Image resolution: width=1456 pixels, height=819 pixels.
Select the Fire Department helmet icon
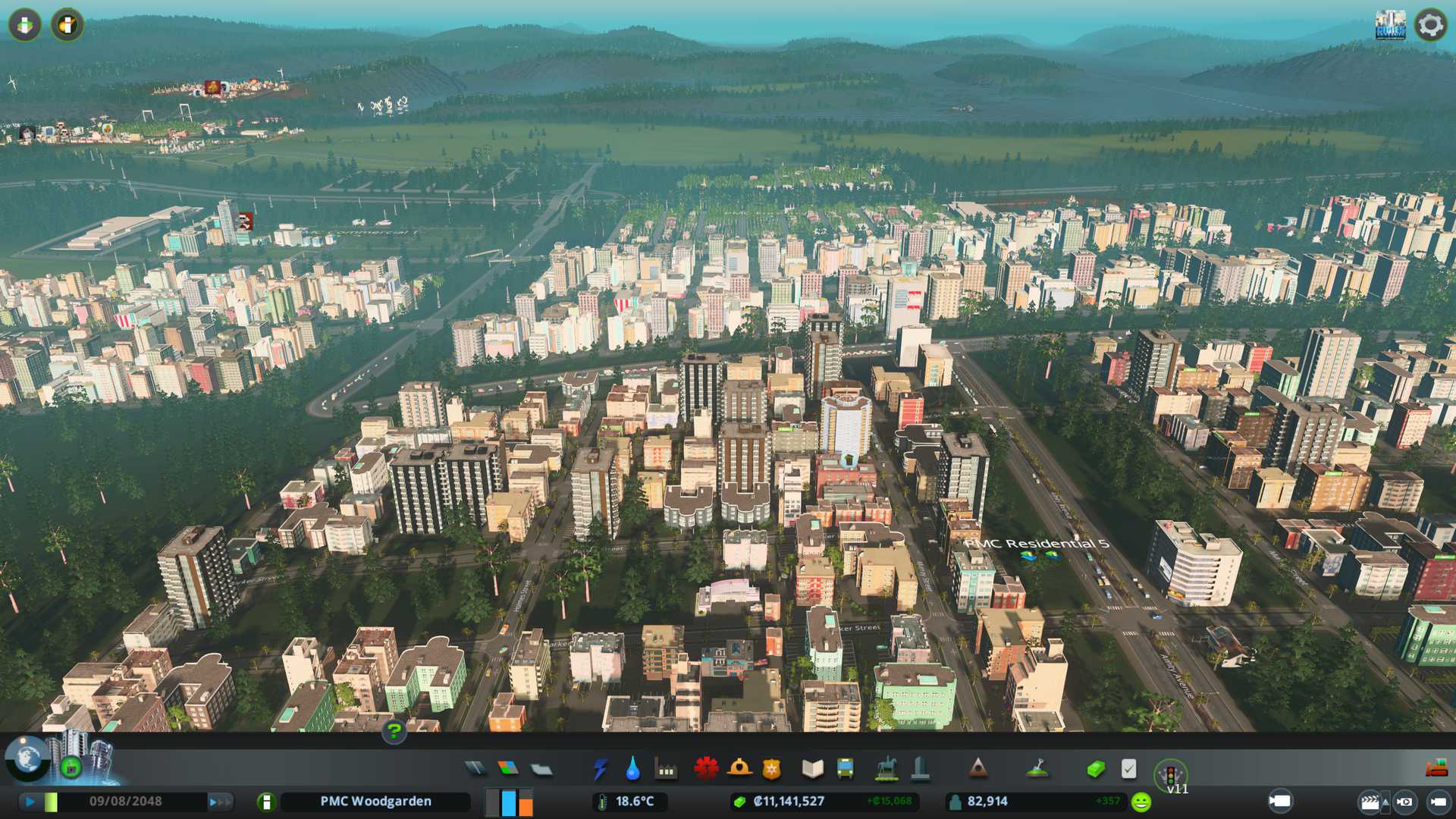pyautogui.click(x=739, y=769)
